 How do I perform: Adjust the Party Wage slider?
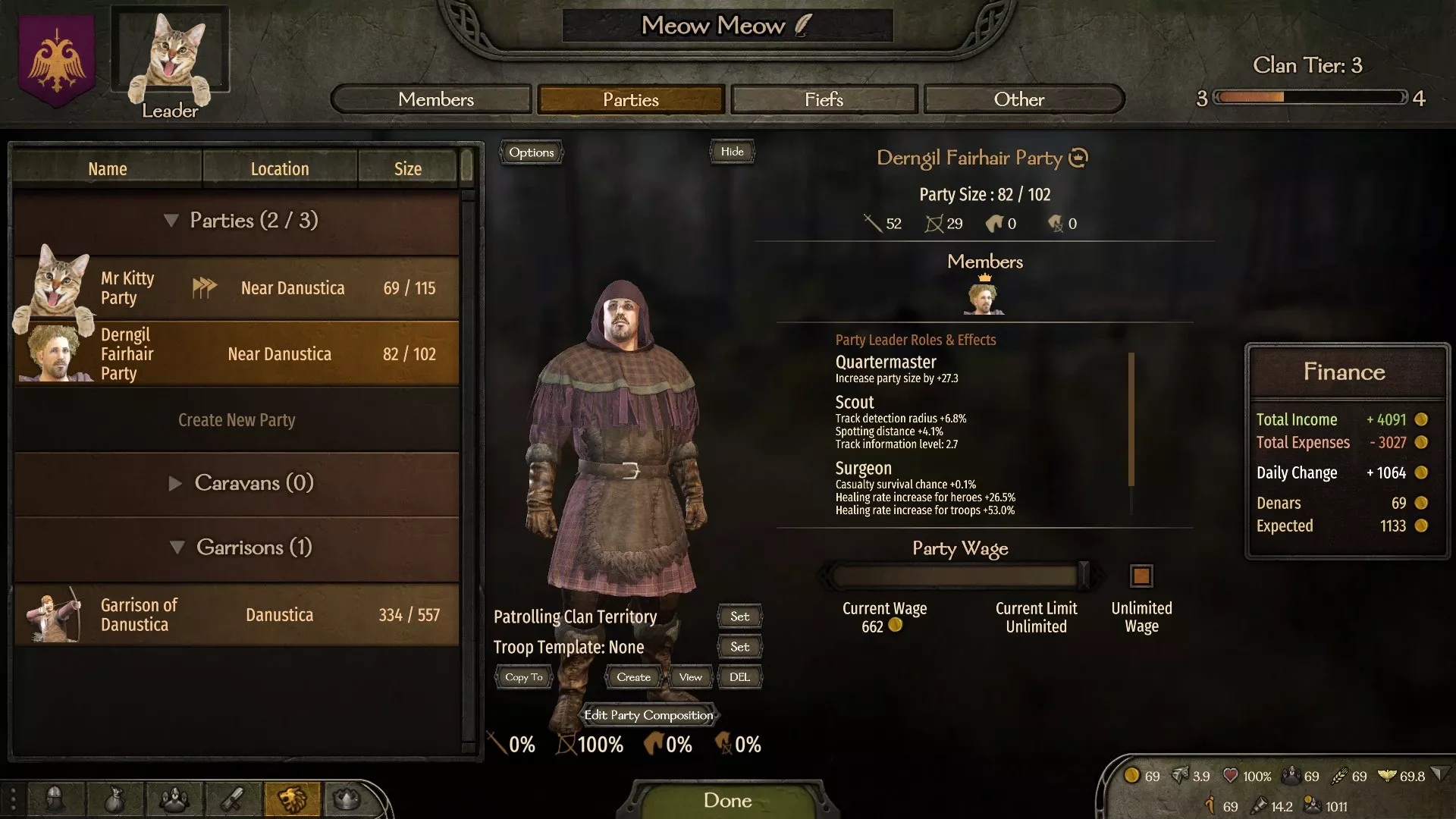[x=1083, y=576]
